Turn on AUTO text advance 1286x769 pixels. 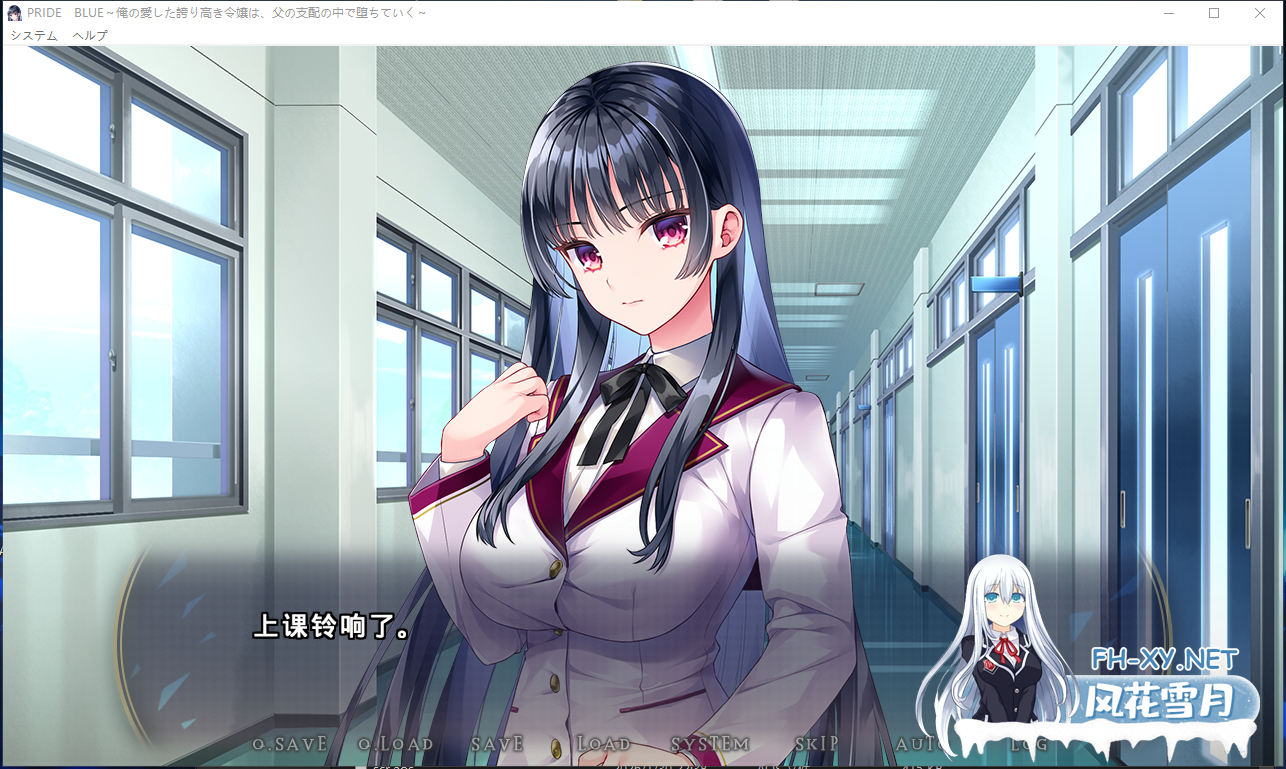click(916, 744)
